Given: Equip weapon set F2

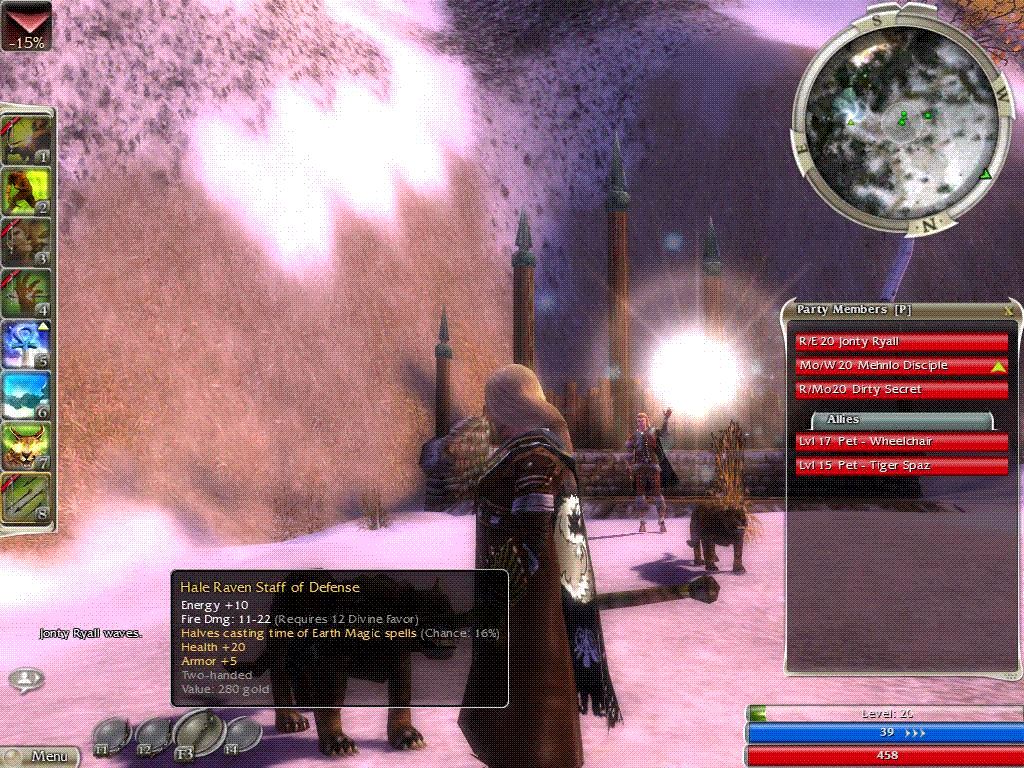Looking at the screenshot, I should [150, 737].
